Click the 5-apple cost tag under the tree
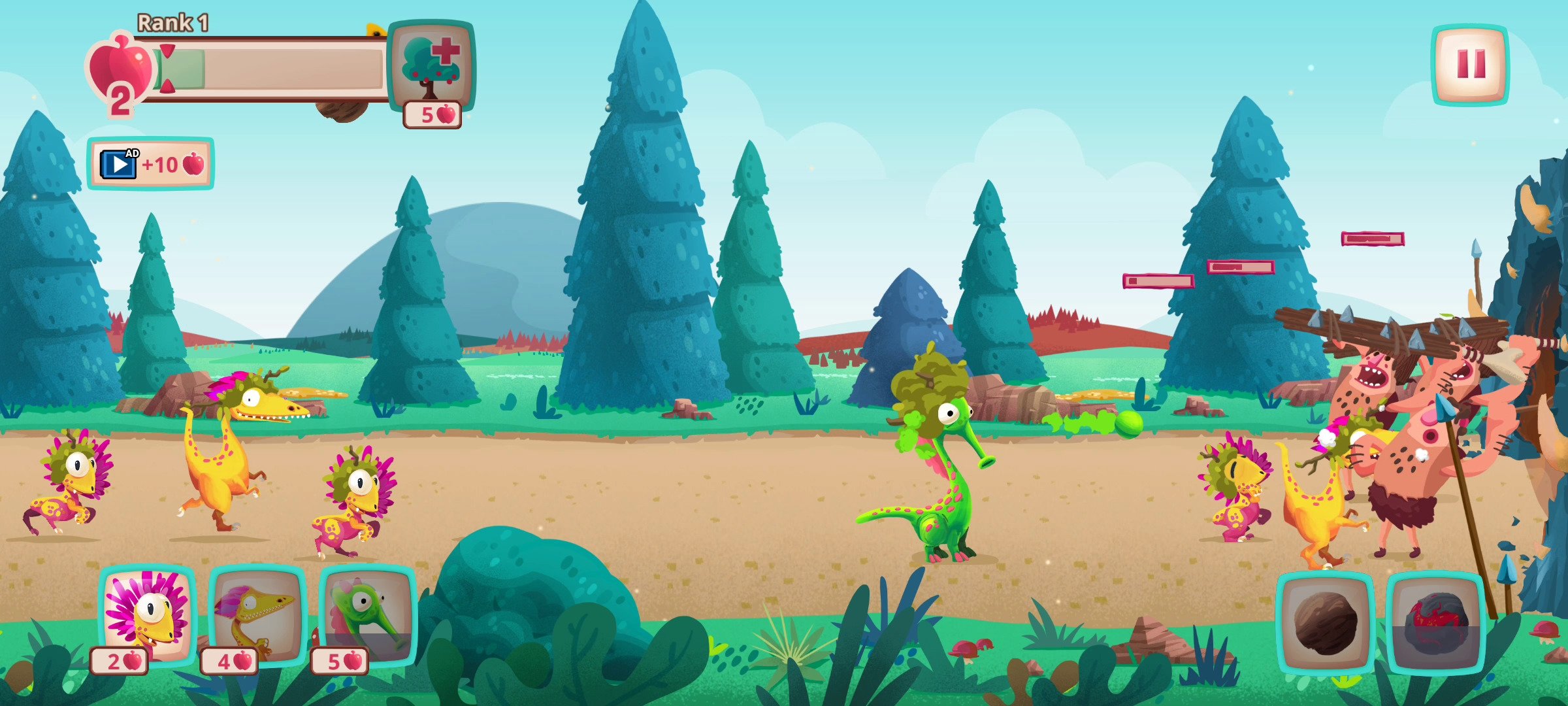This screenshot has height=706, width=1568. (x=431, y=114)
